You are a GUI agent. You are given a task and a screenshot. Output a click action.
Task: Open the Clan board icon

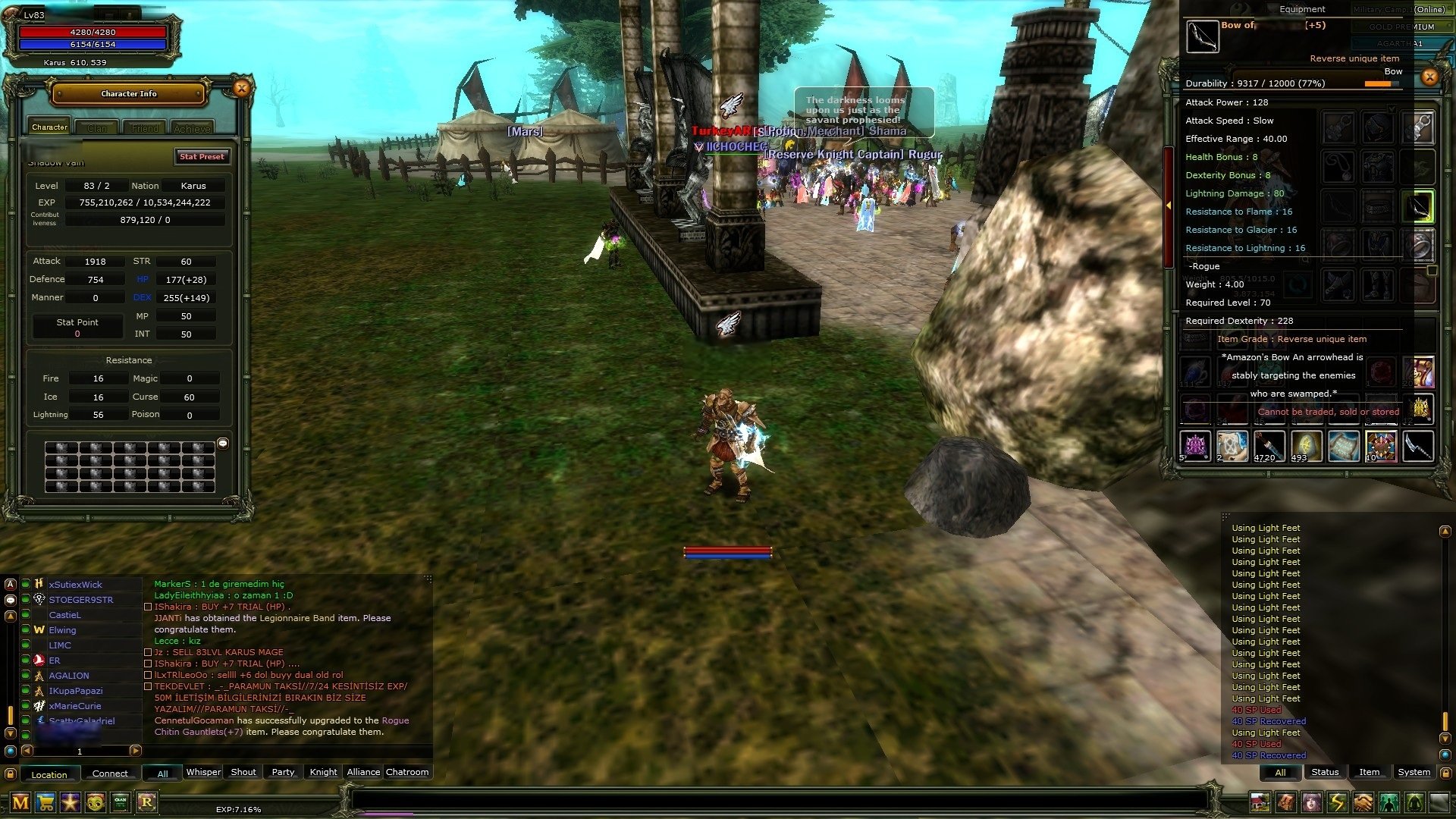point(121,802)
